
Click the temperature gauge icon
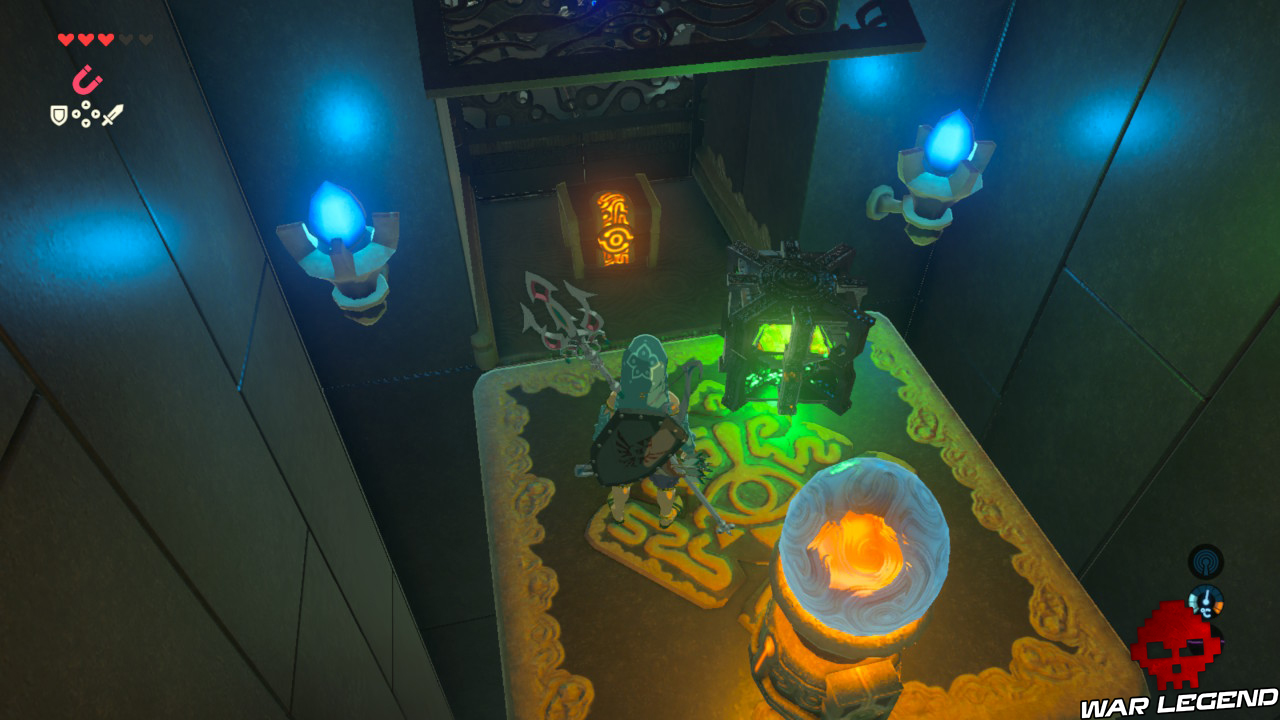[1206, 601]
